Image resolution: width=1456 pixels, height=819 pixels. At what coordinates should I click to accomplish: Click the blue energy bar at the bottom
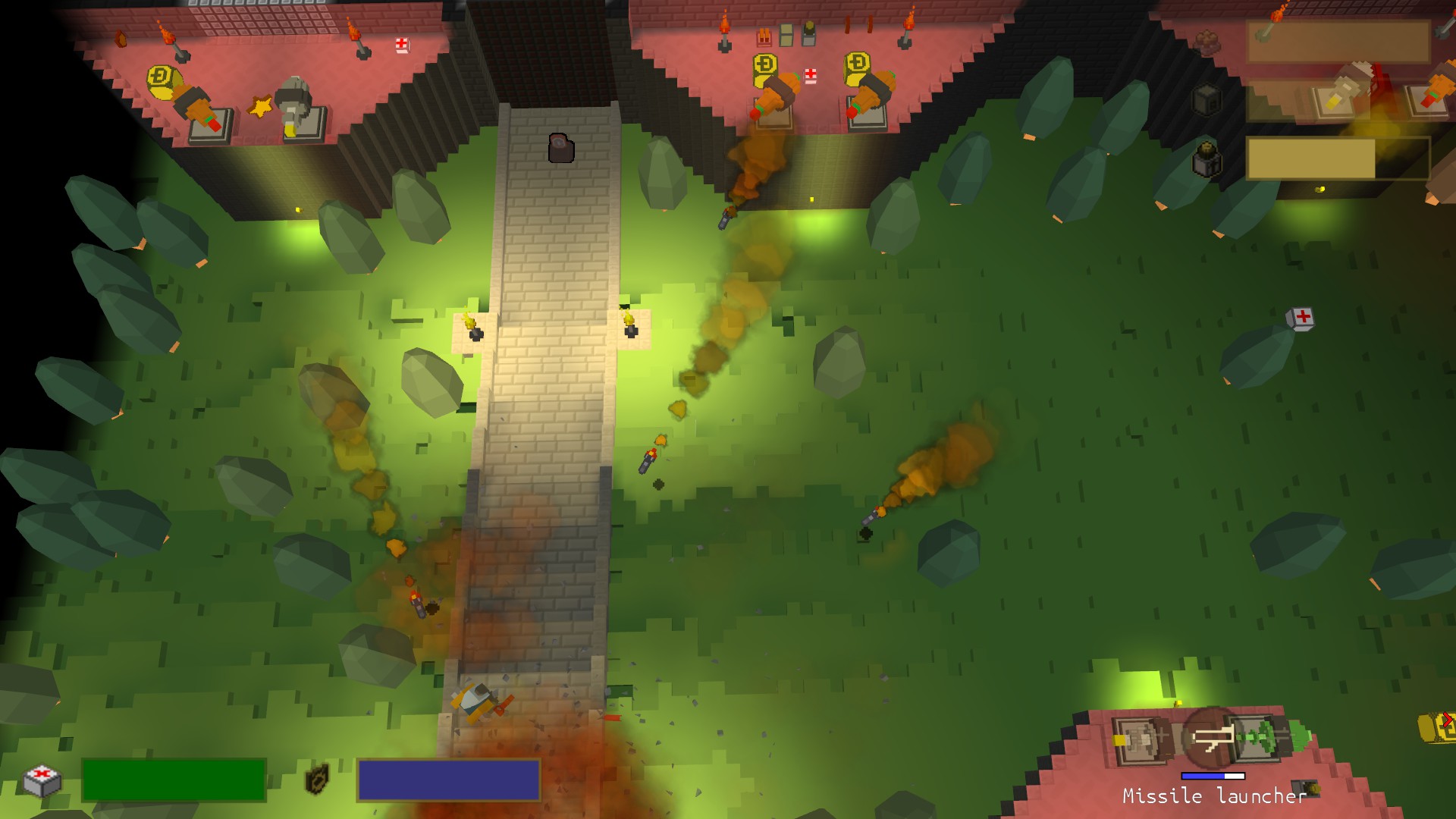point(449,781)
